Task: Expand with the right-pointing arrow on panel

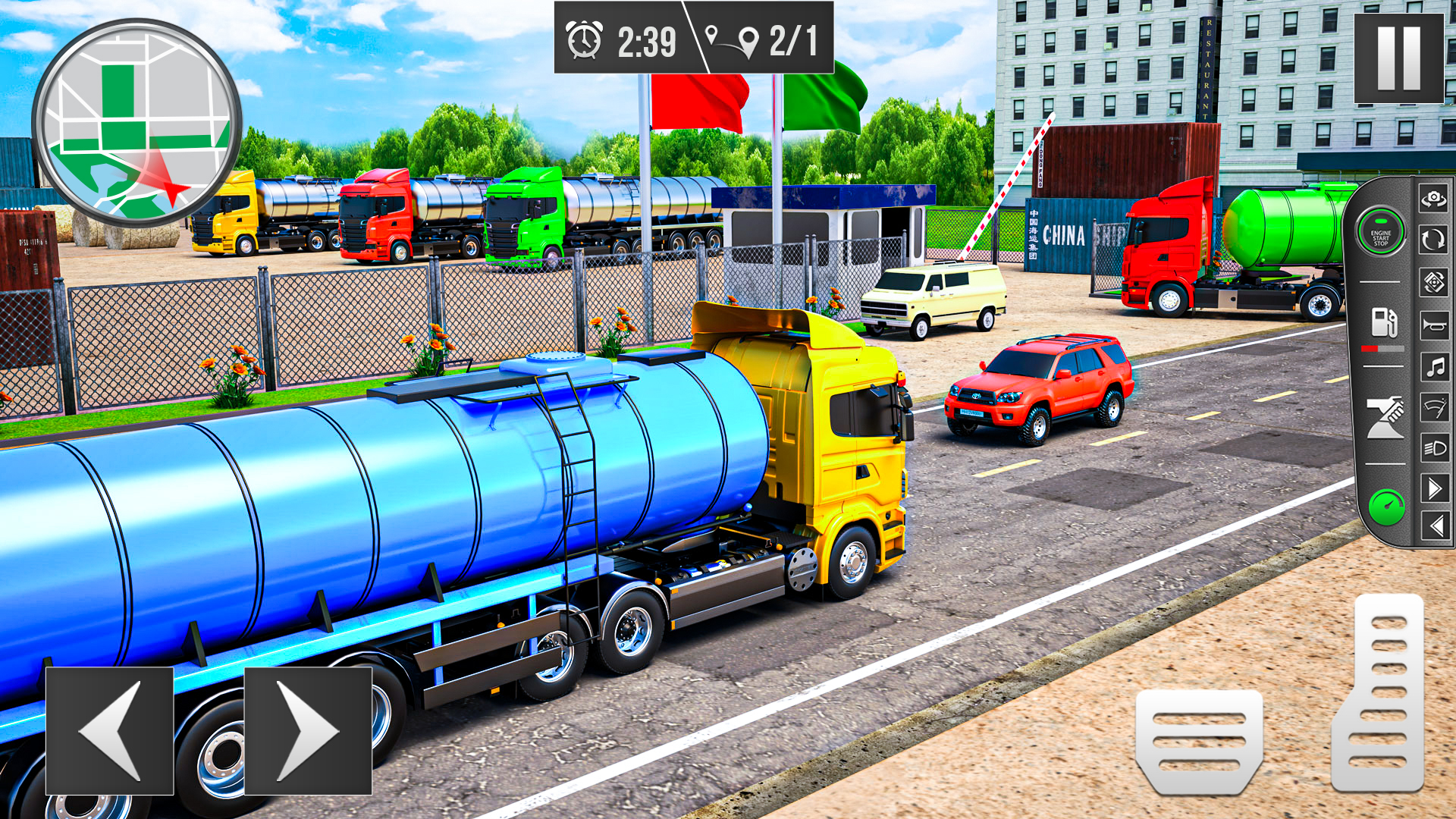Action: 1433,489
